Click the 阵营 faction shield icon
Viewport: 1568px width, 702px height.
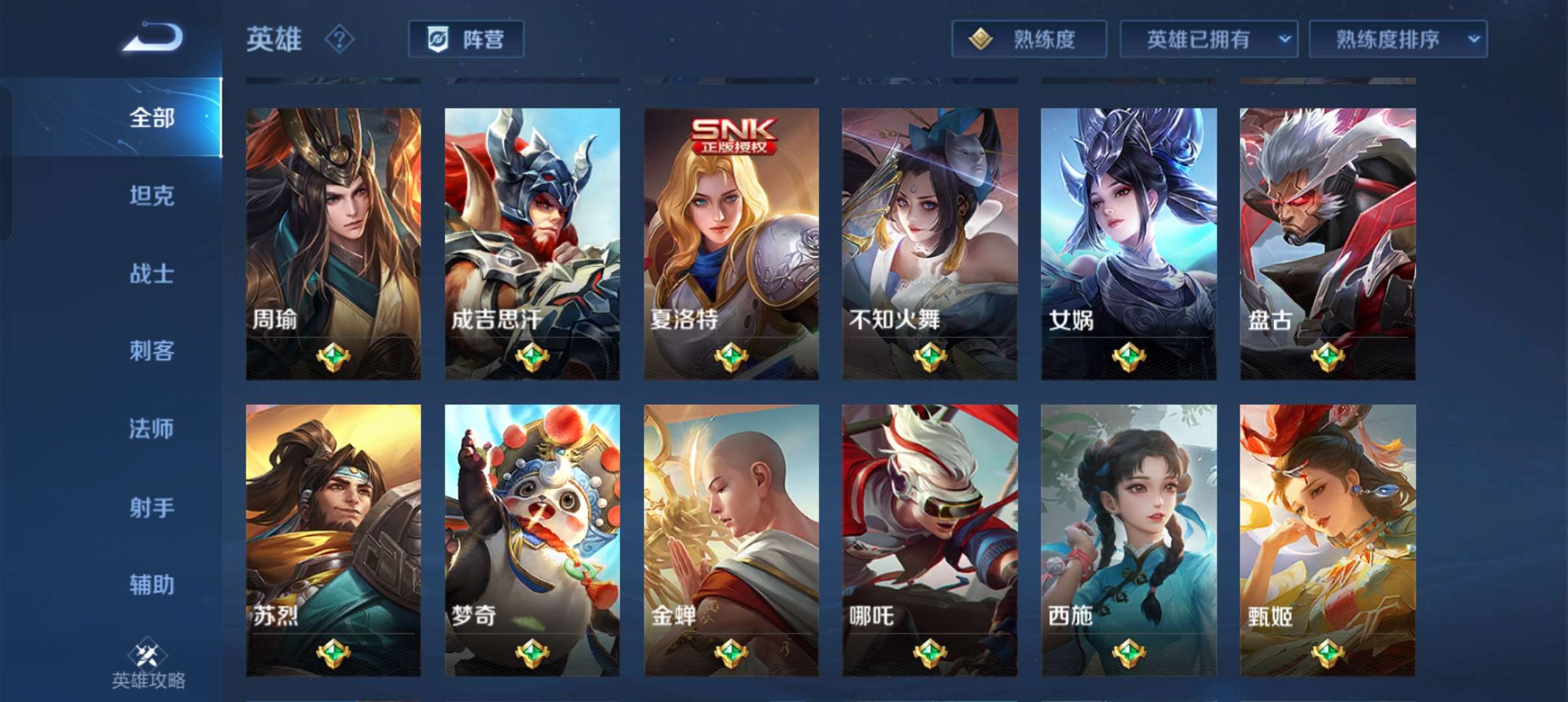pos(438,39)
